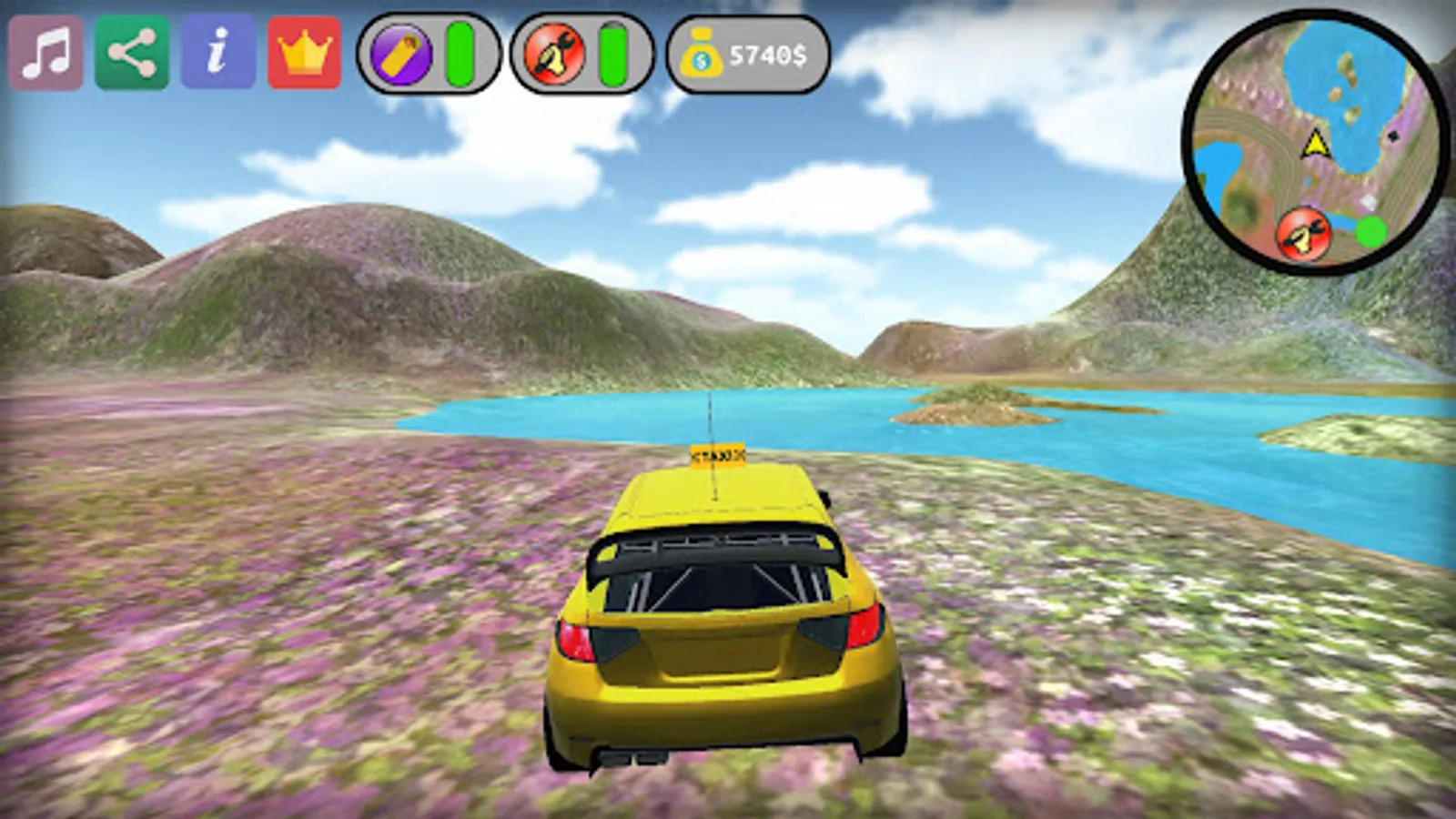Toggle the music note button
This screenshot has height=819, width=1456.
pyautogui.click(x=45, y=53)
